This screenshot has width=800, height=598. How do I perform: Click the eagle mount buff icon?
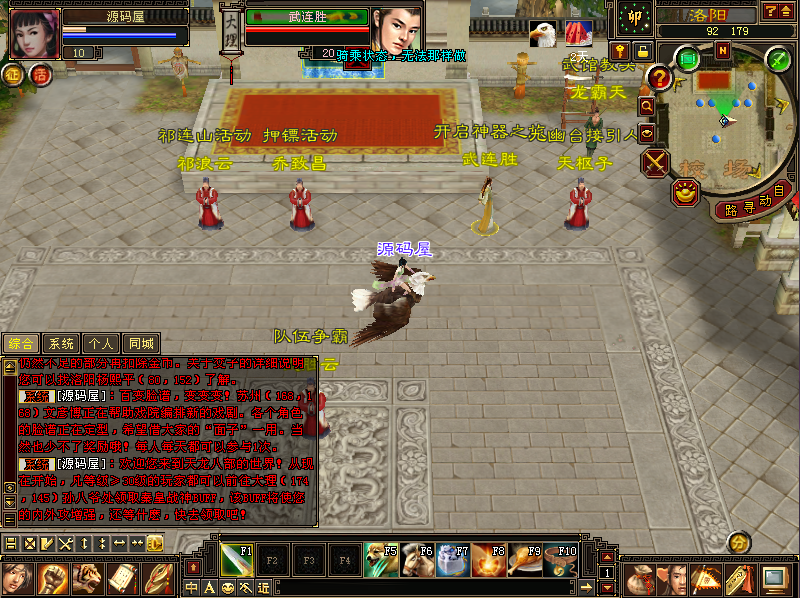pos(543,34)
